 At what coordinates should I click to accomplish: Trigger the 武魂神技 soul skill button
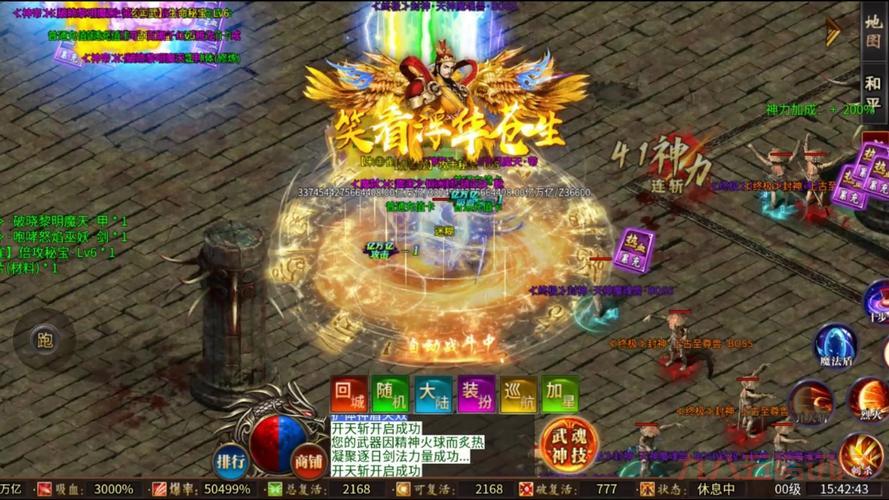(569, 443)
